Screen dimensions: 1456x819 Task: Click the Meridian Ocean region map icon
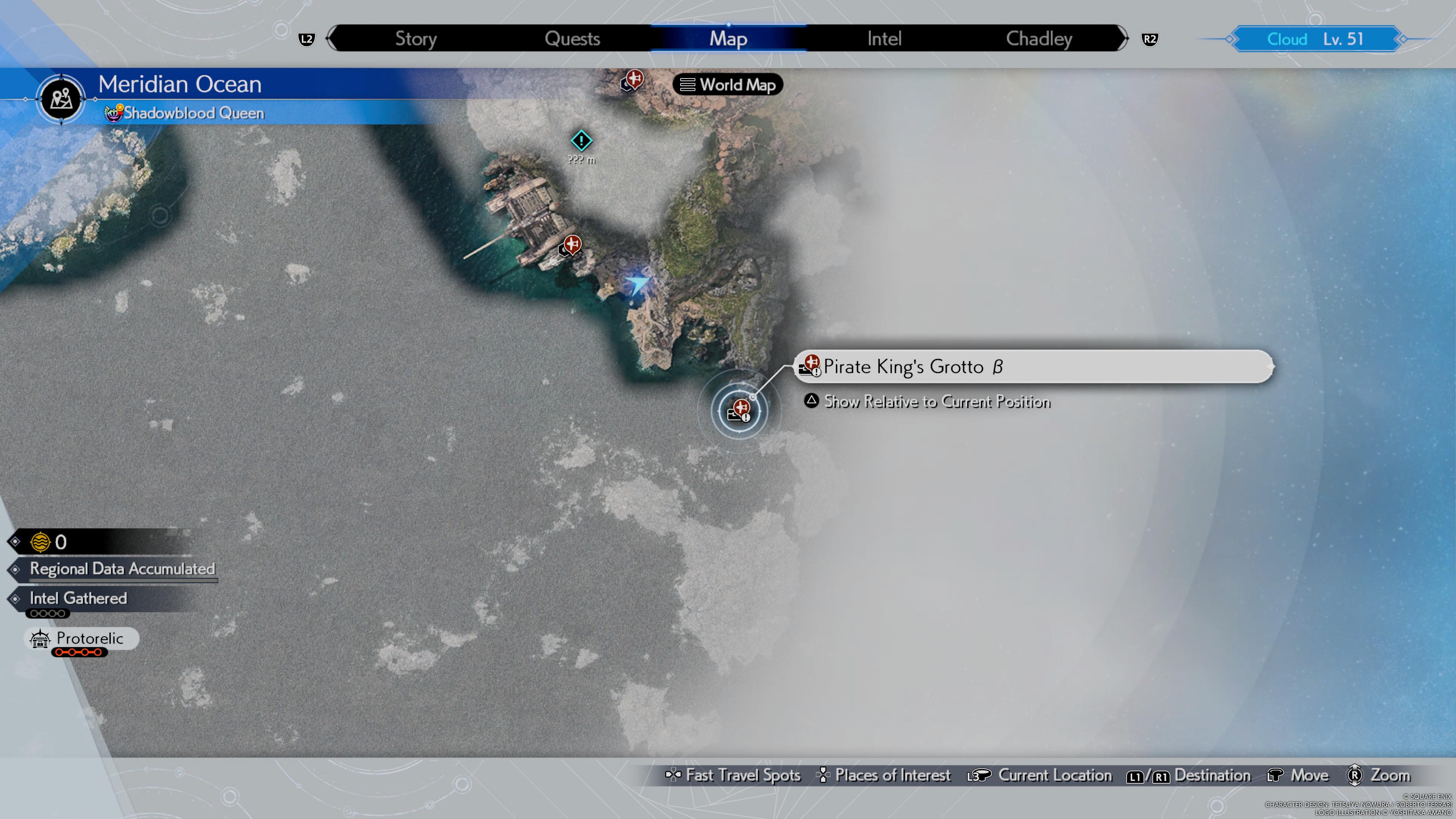pyautogui.click(x=61, y=99)
